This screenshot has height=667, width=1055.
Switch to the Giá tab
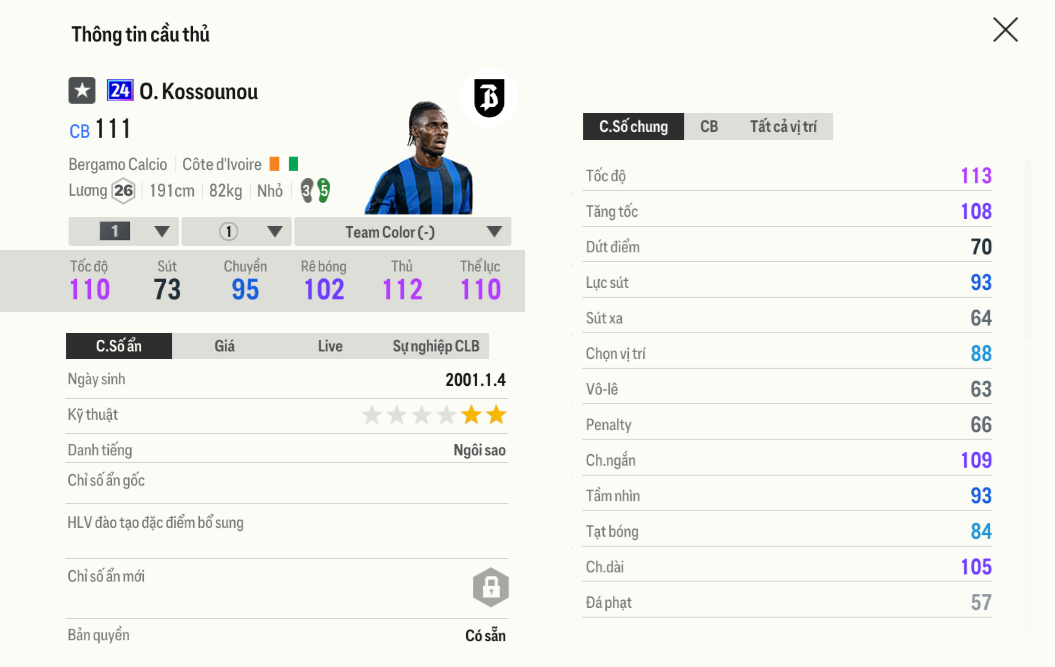225,346
